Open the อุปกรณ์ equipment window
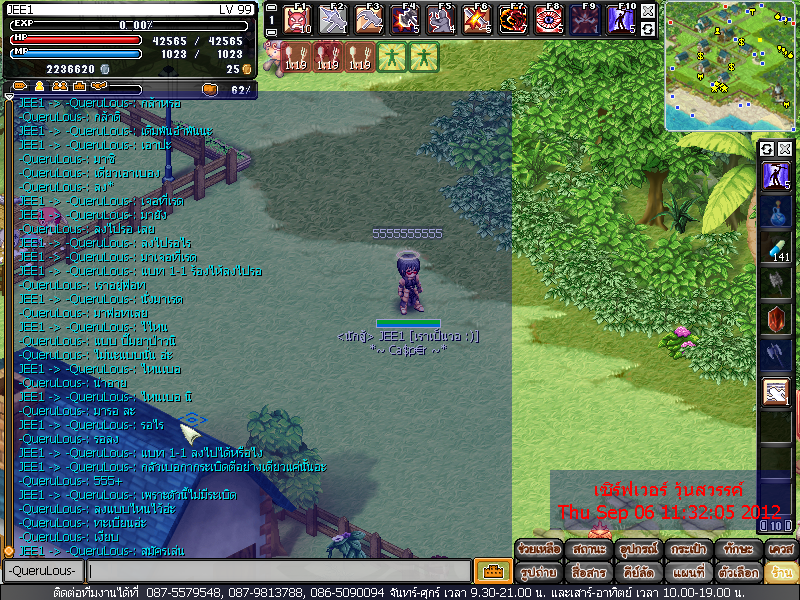 pyautogui.click(x=636, y=550)
